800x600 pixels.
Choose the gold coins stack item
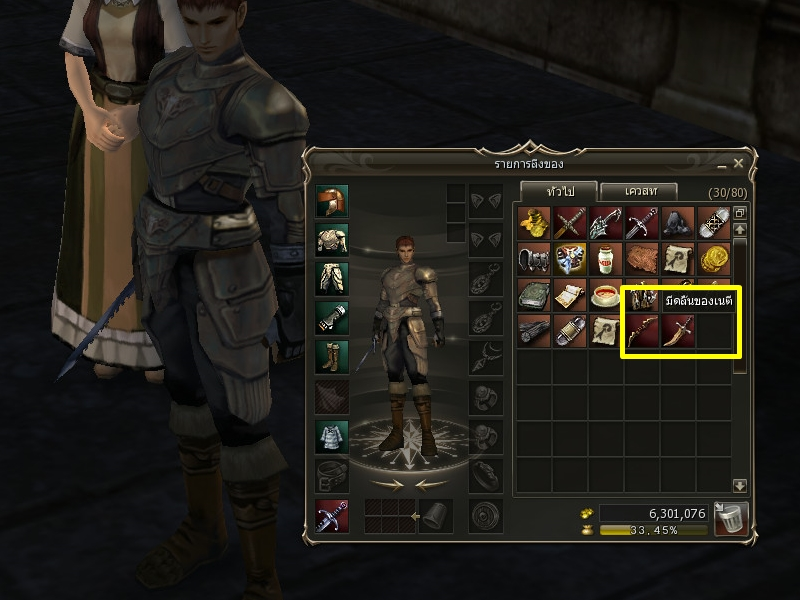(714, 259)
